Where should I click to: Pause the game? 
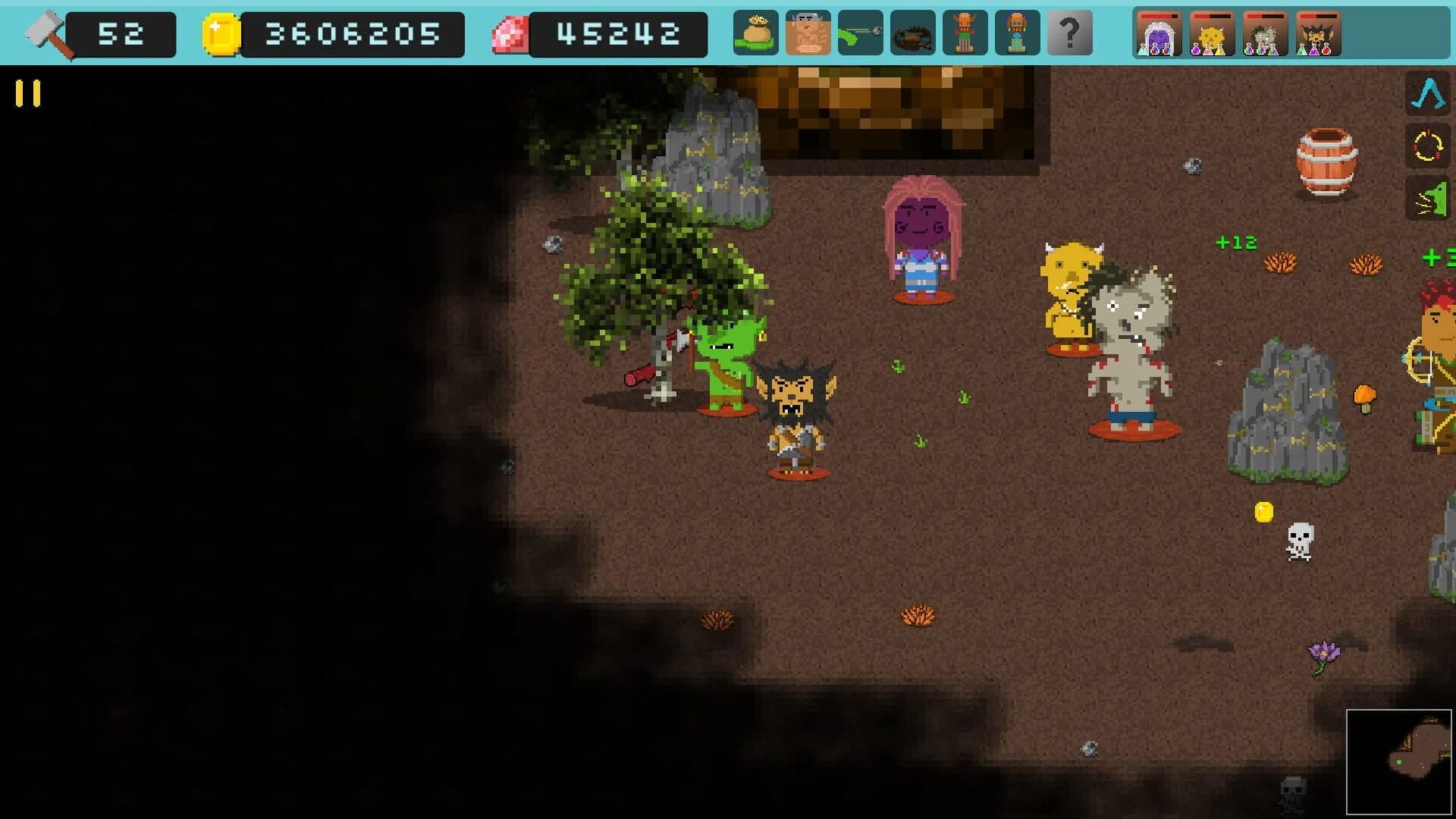click(27, 93)
